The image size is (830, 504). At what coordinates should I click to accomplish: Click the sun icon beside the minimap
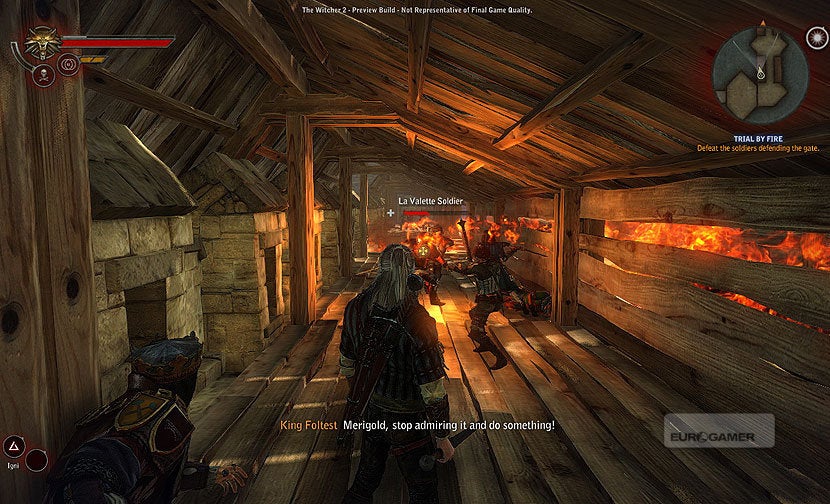816,38
